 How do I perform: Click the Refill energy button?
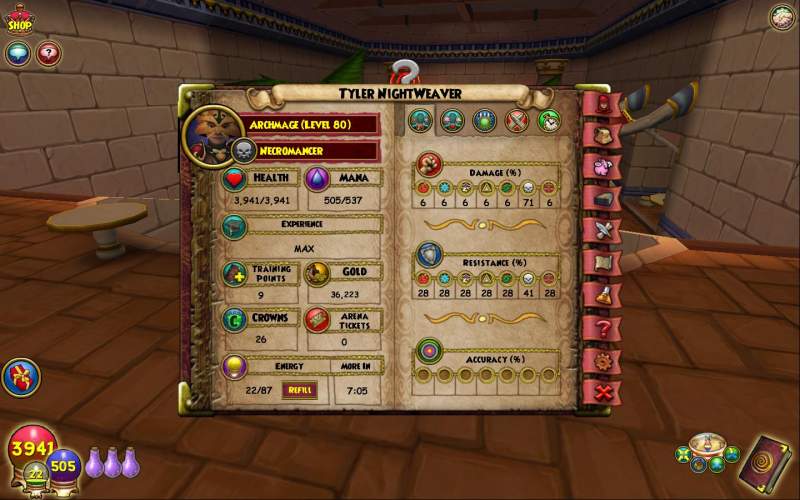click(298, 391)
